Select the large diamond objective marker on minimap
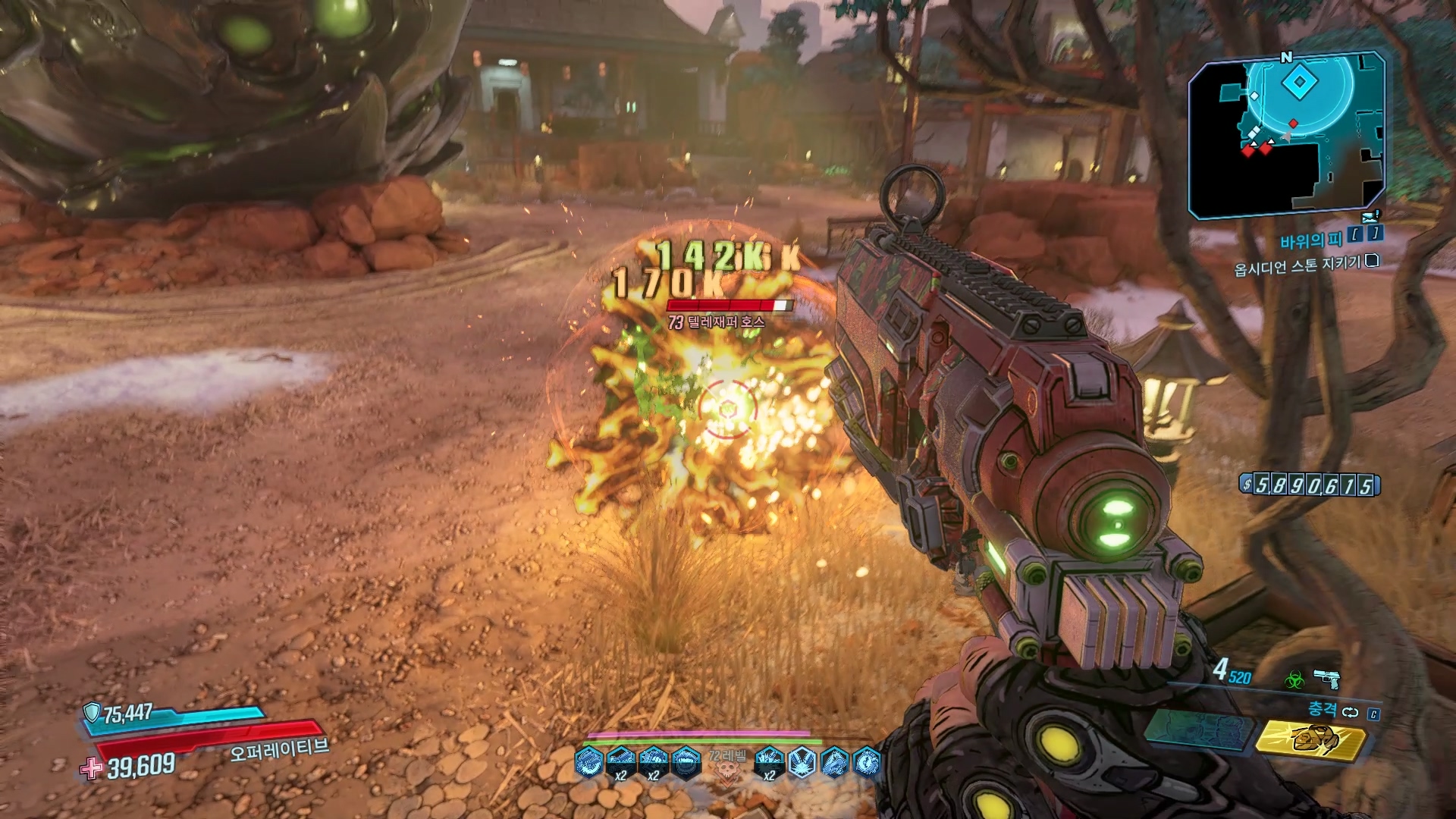The image size is (1456, 819). click(1300, 82)
